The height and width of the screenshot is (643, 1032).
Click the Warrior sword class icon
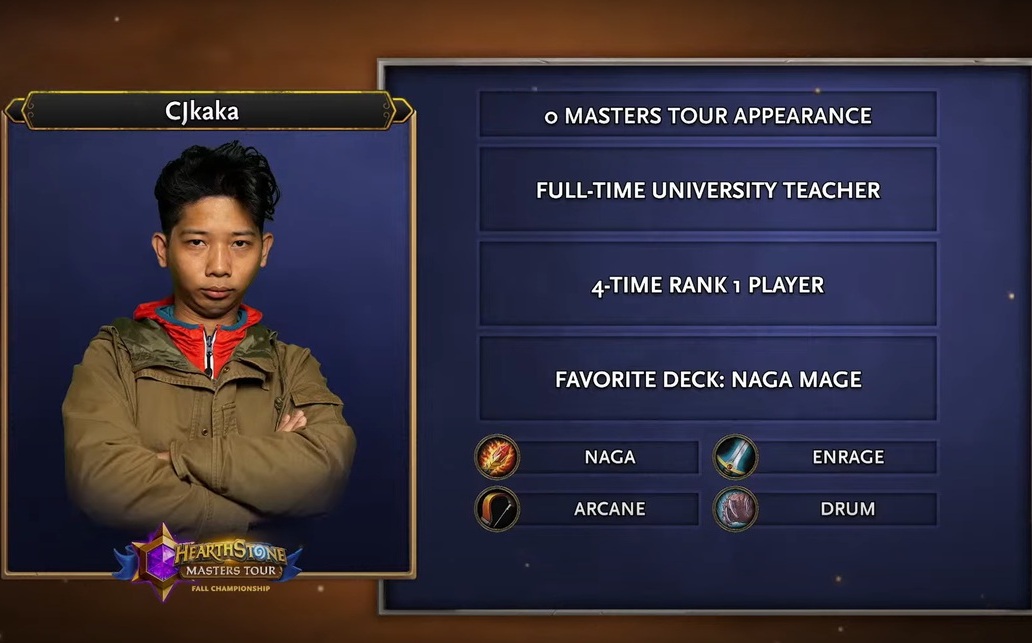(735, 457)
